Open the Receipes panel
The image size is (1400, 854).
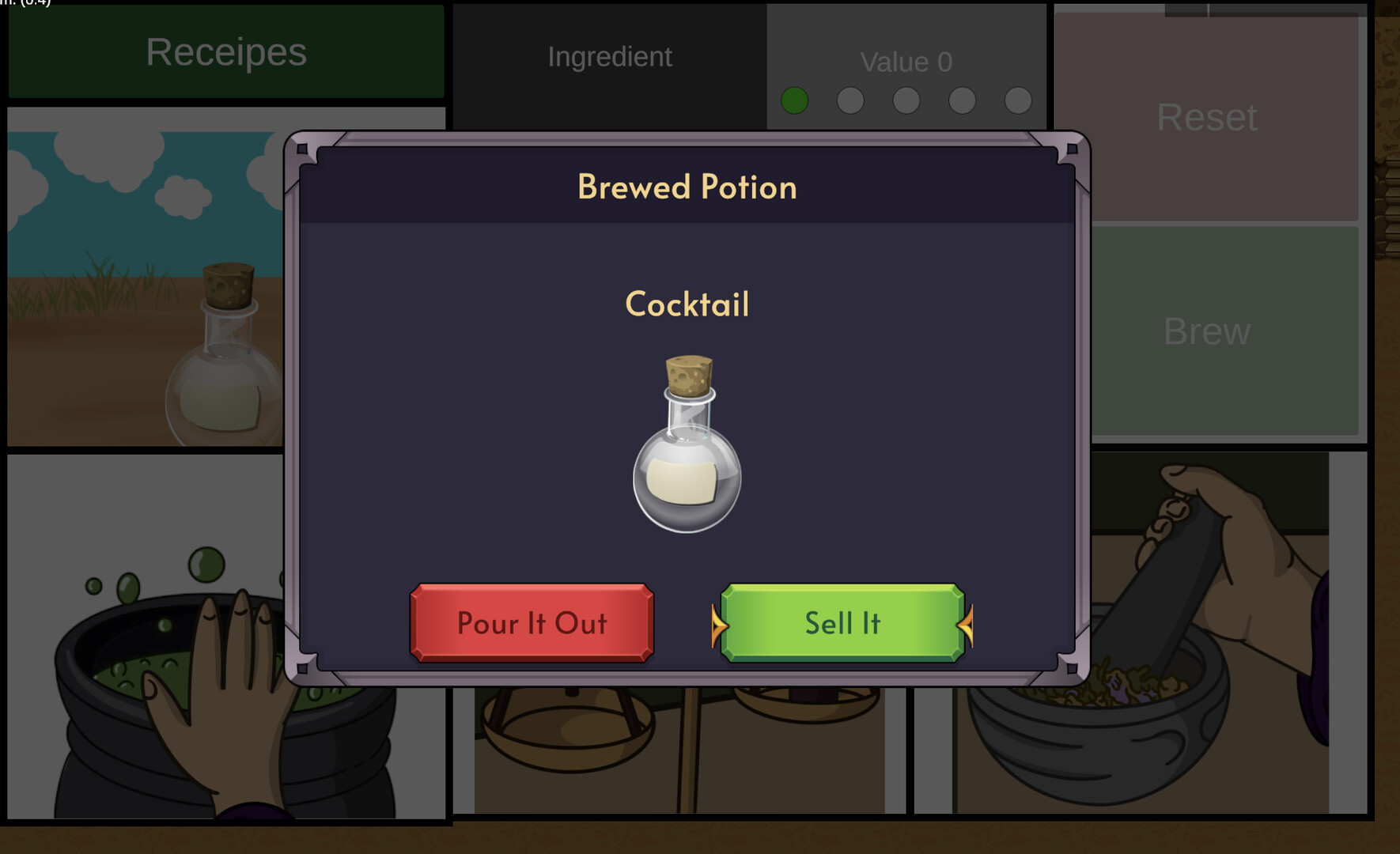point(225,52)
